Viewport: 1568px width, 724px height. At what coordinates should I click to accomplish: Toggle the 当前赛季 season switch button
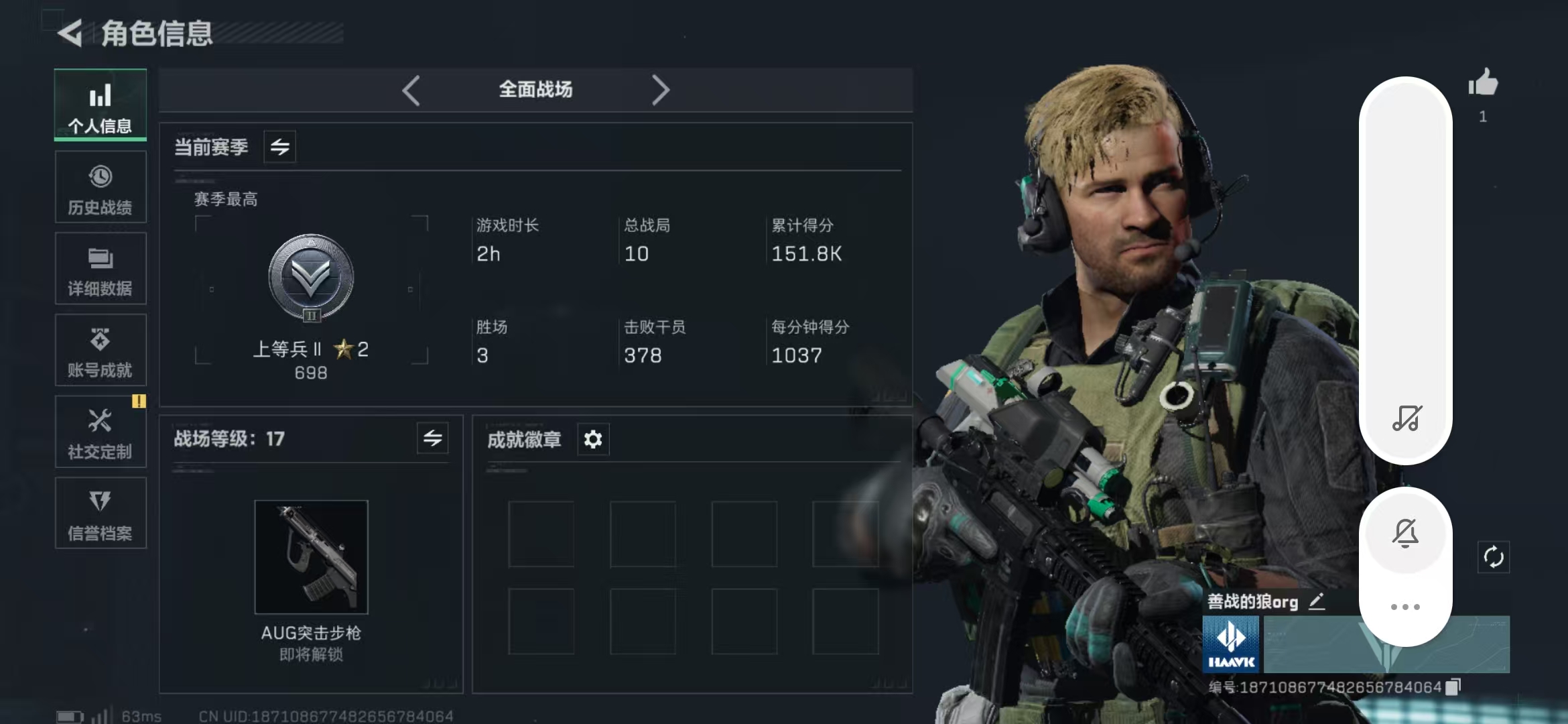[280, 147]
